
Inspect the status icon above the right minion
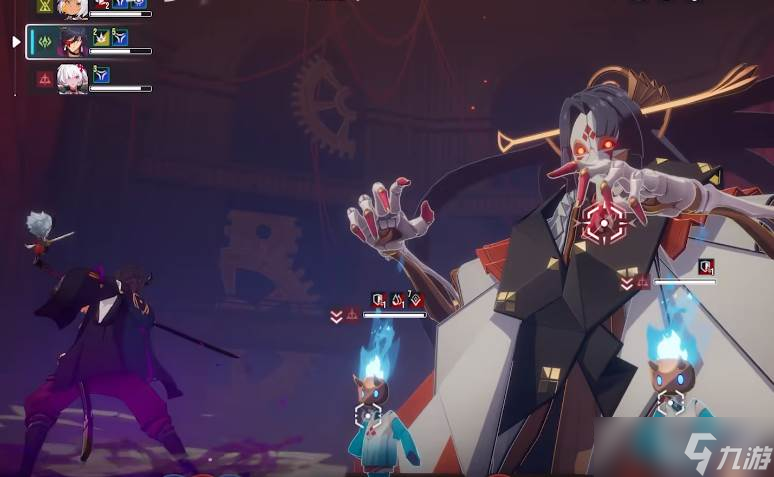coord(706,266)
